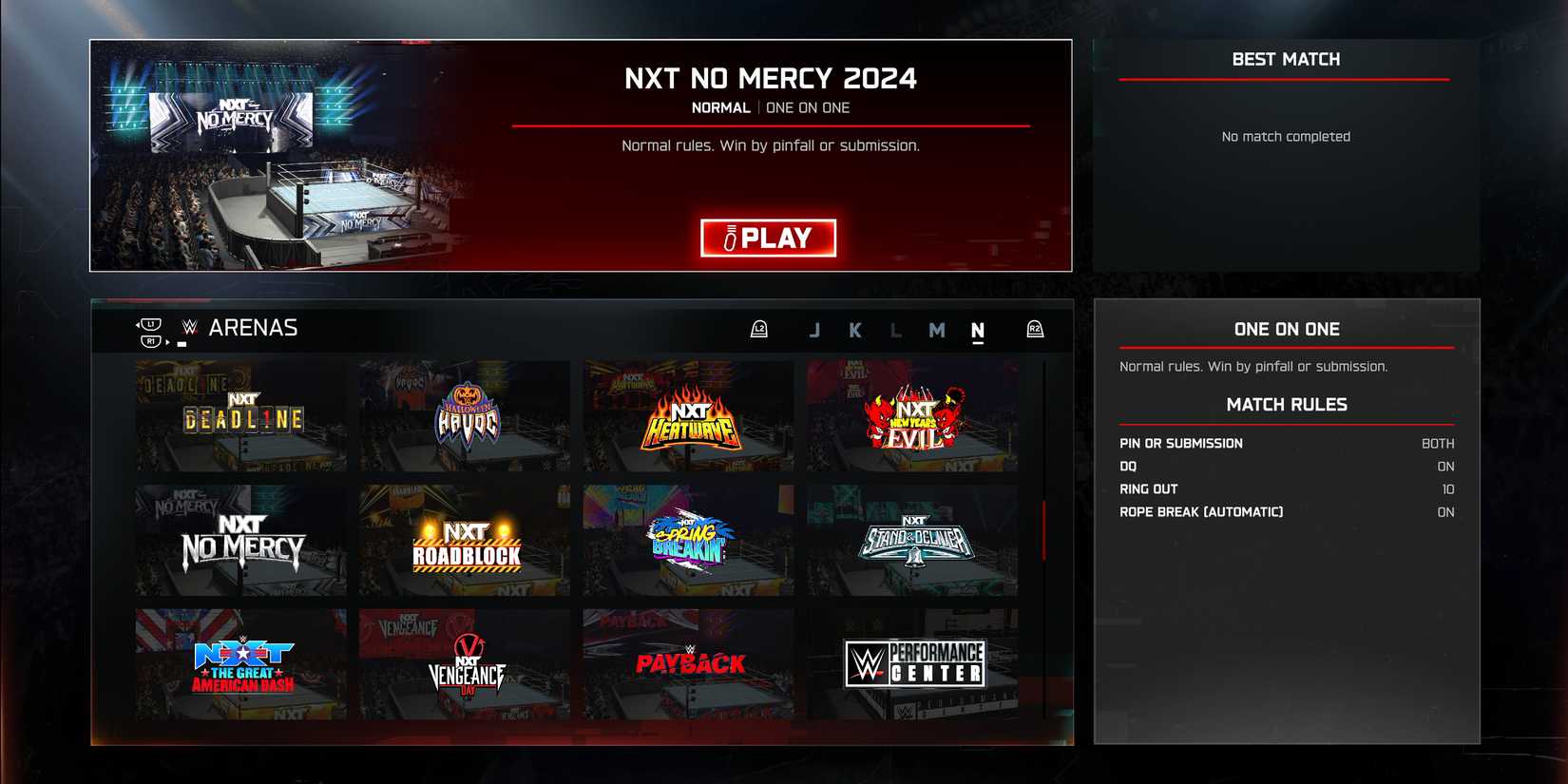Select the NXT Deadline arena

point(239,415)
